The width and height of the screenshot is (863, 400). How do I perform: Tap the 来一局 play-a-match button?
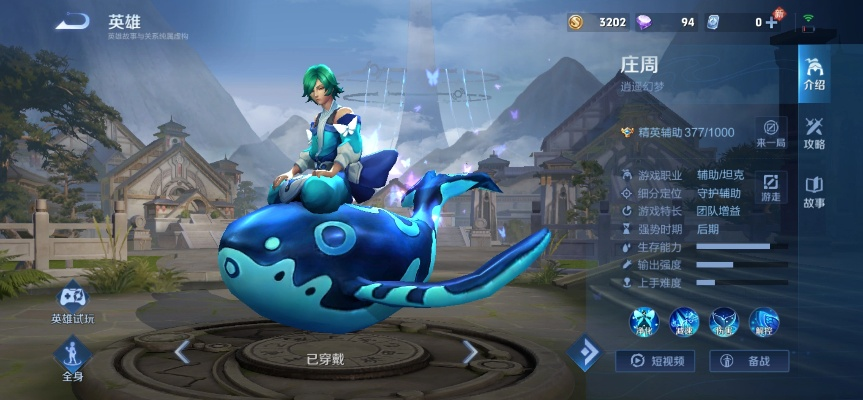click(x=770, y=132)
